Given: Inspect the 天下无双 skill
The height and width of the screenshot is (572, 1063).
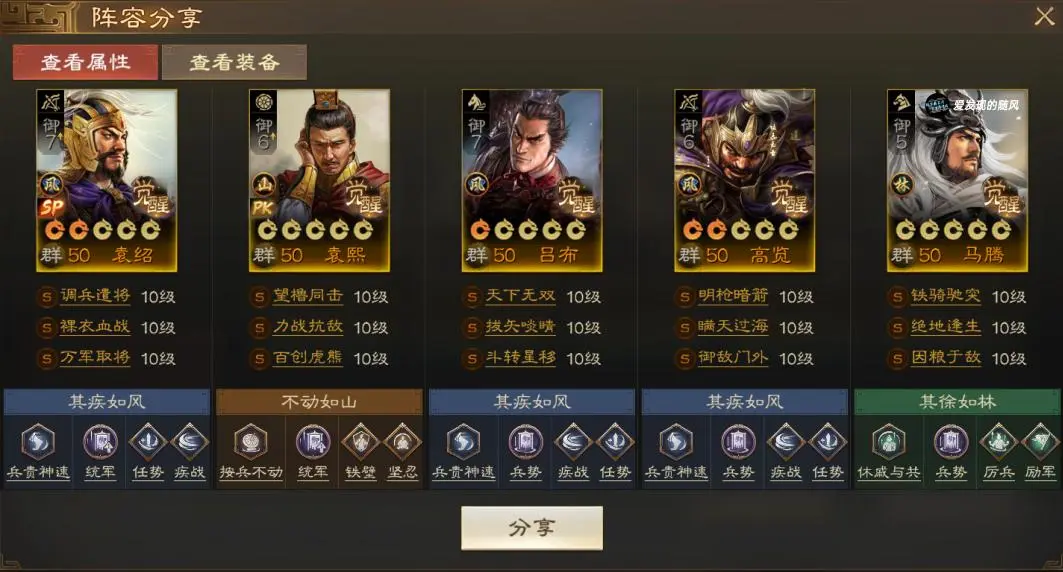Looking at the screenshot, I should point(521,297).
